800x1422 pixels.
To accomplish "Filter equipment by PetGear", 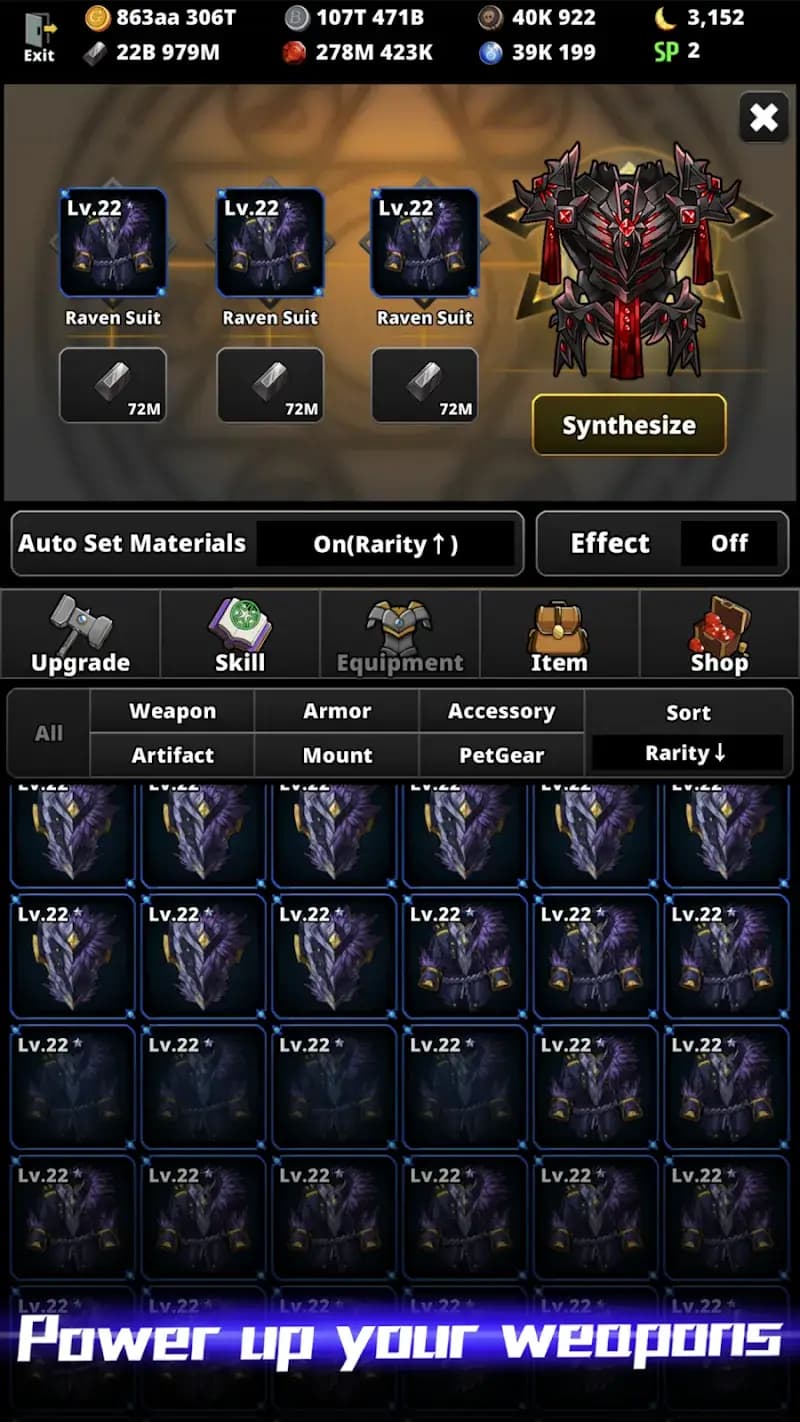I will point(501,755).
